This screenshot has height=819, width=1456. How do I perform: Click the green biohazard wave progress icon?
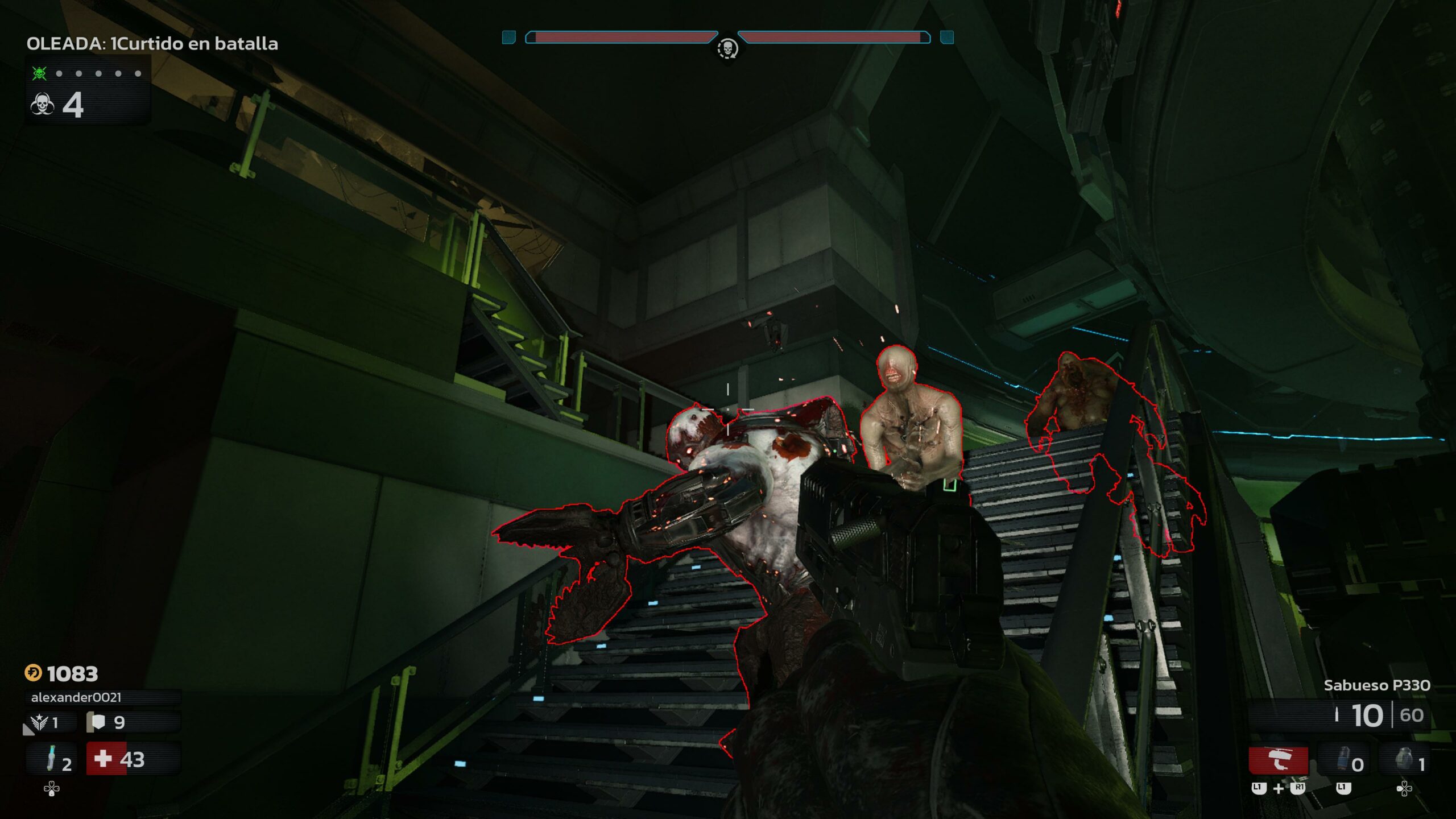pos(39,73)
